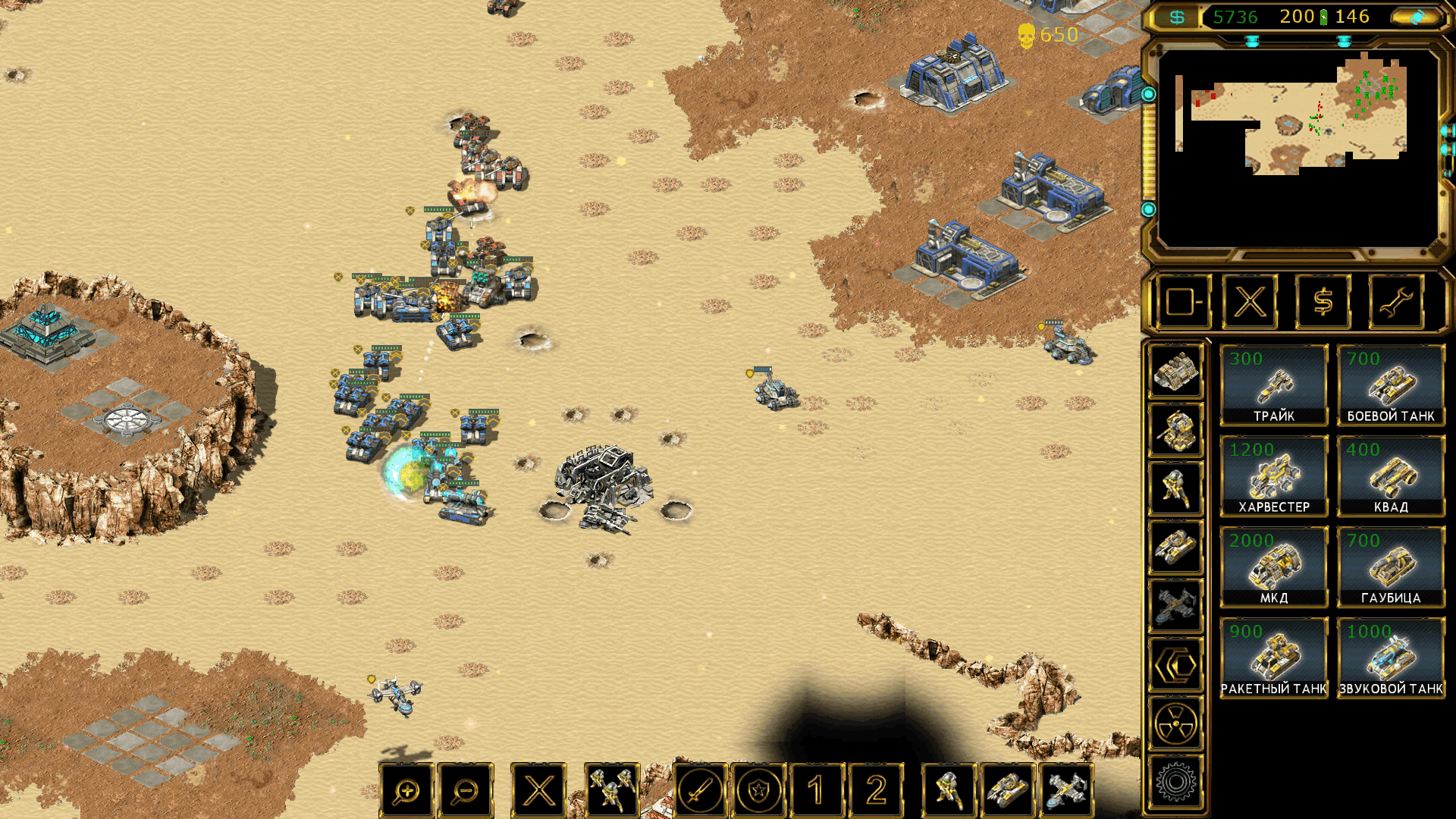
Task: Queue a Гаубица artillery unit
Action: 1391,567
